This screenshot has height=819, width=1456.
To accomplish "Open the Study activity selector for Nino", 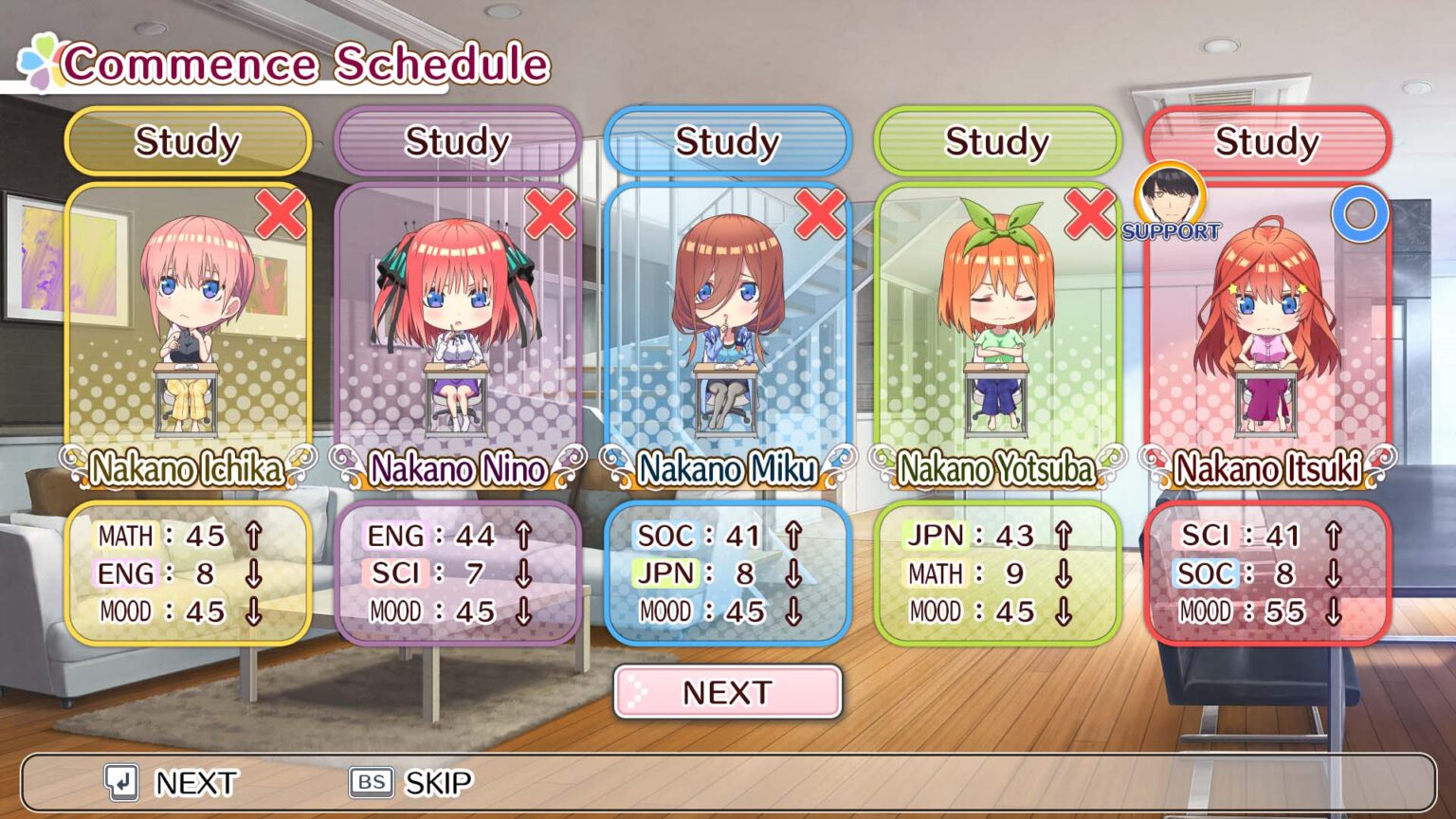I will click(x=457, y=142).
